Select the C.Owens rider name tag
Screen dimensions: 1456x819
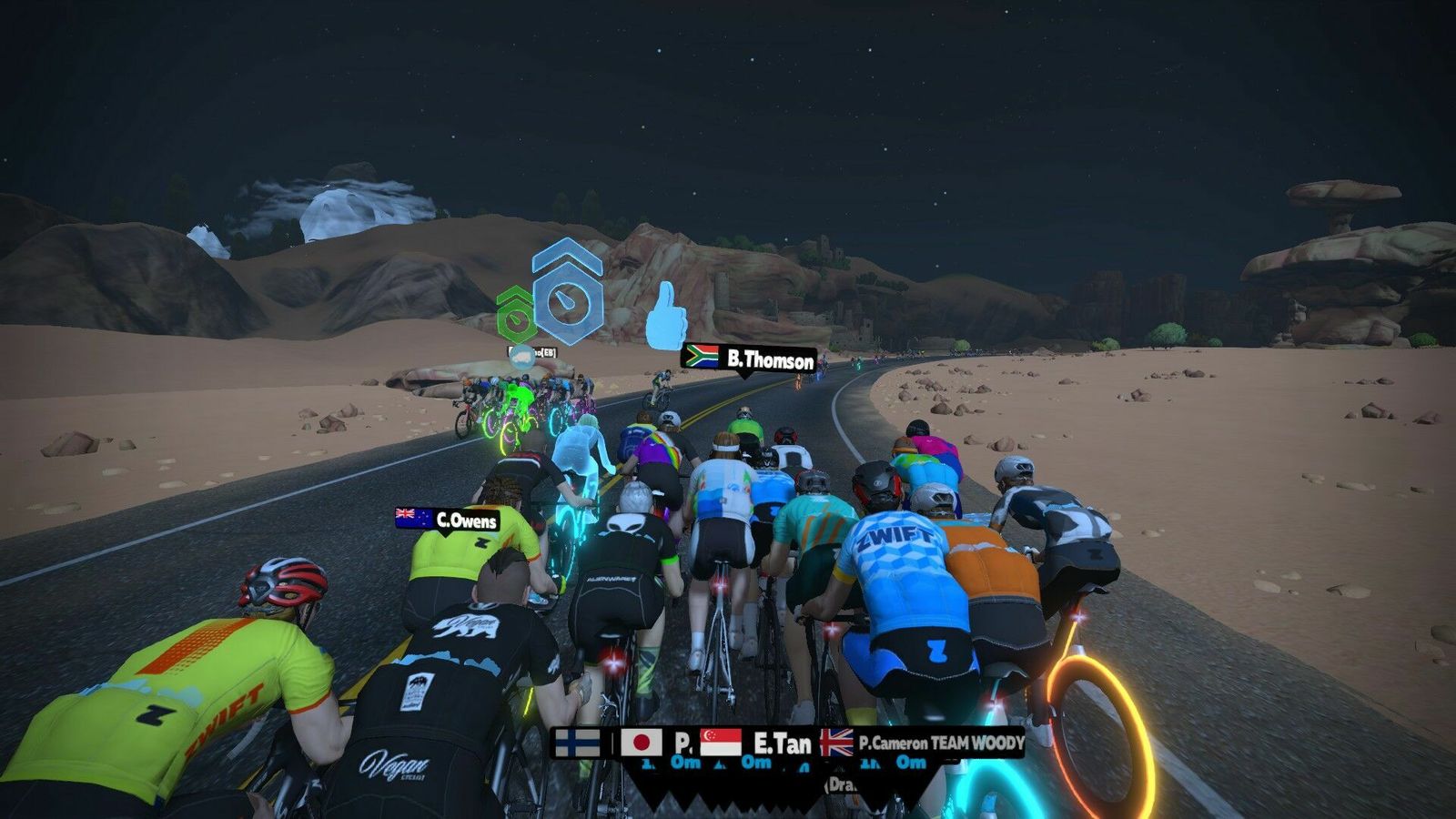pos(448,520)
